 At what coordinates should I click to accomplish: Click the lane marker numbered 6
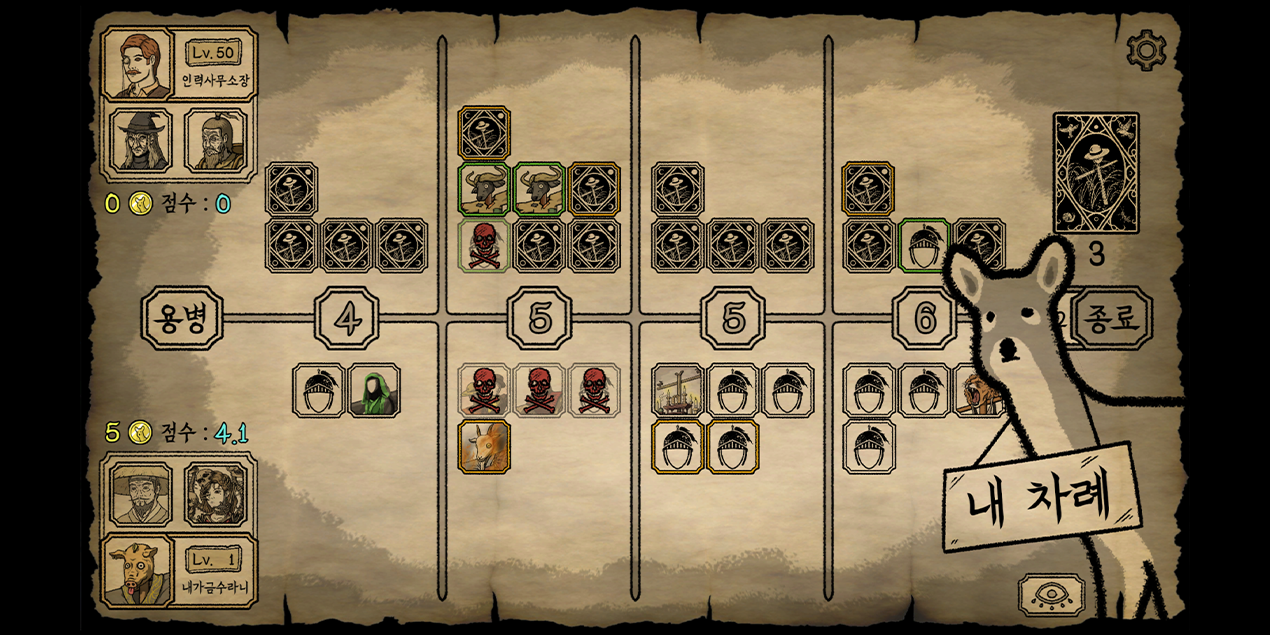925,318
